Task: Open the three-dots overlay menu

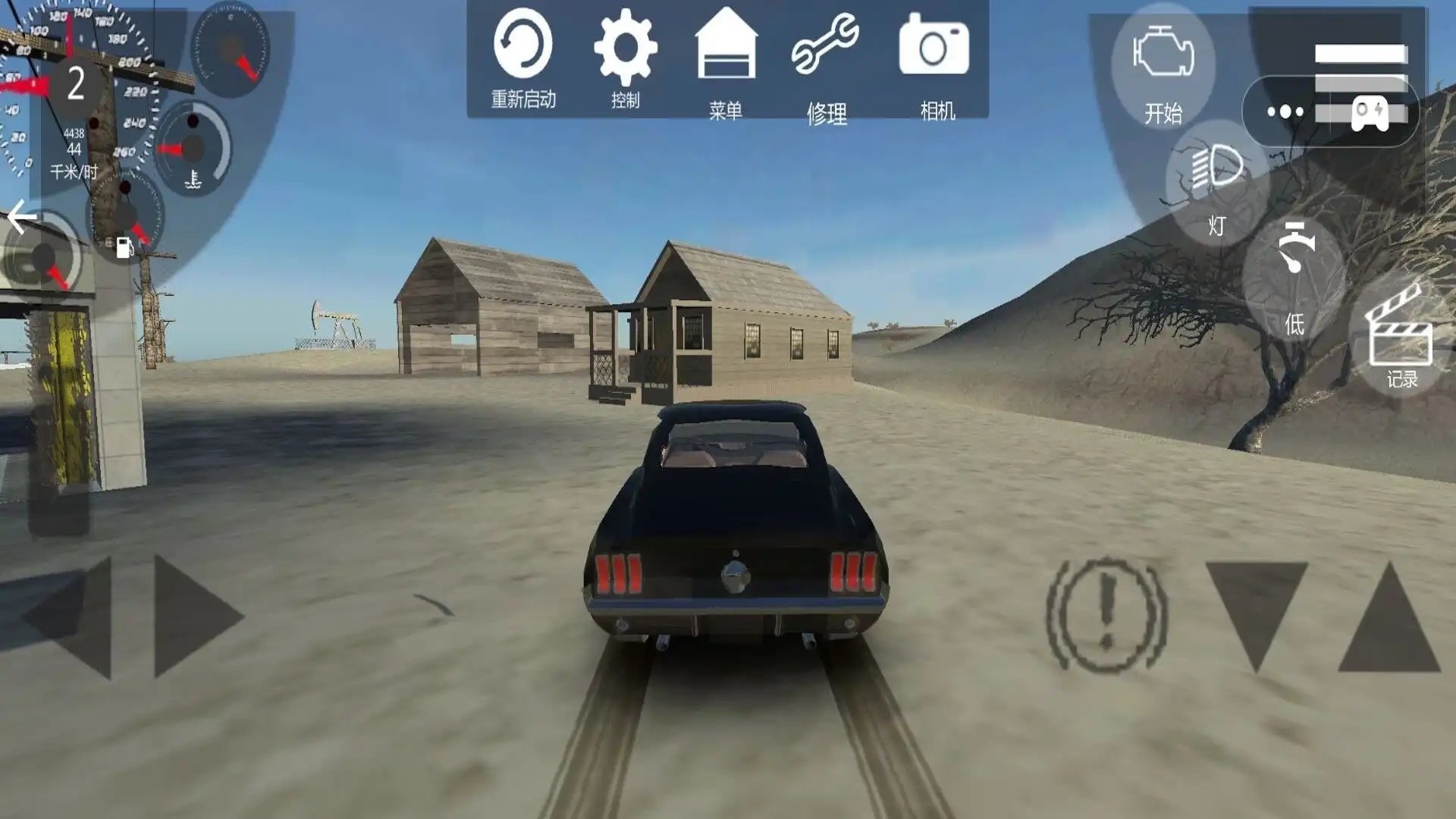Action: (x=1285, y=112)
